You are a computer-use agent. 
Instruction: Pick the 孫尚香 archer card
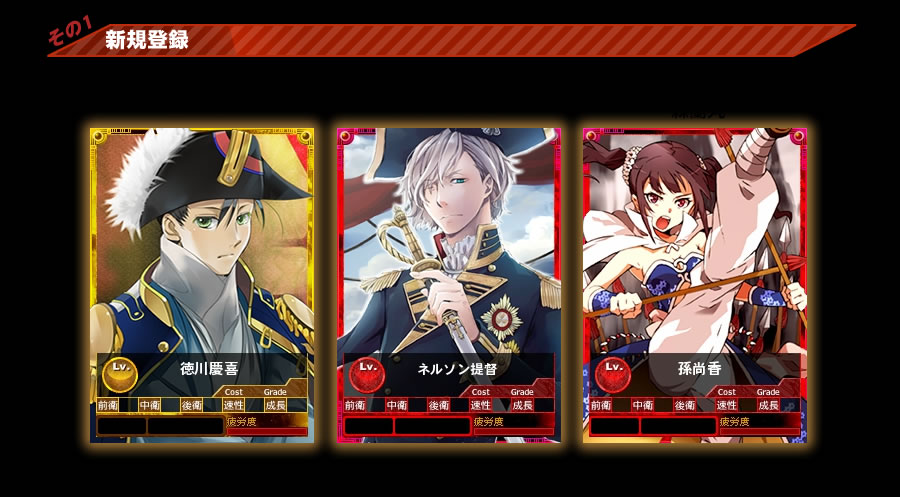coord(695,285)
